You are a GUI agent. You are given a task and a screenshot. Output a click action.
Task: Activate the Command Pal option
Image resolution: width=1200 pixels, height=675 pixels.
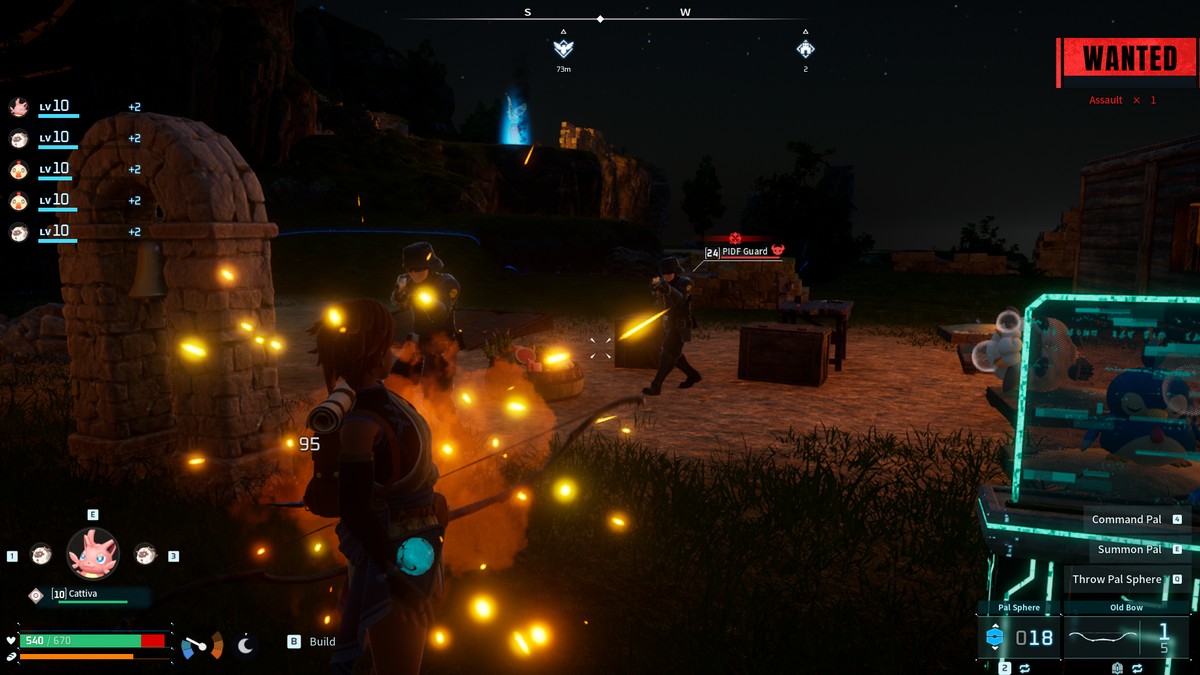1126,519
